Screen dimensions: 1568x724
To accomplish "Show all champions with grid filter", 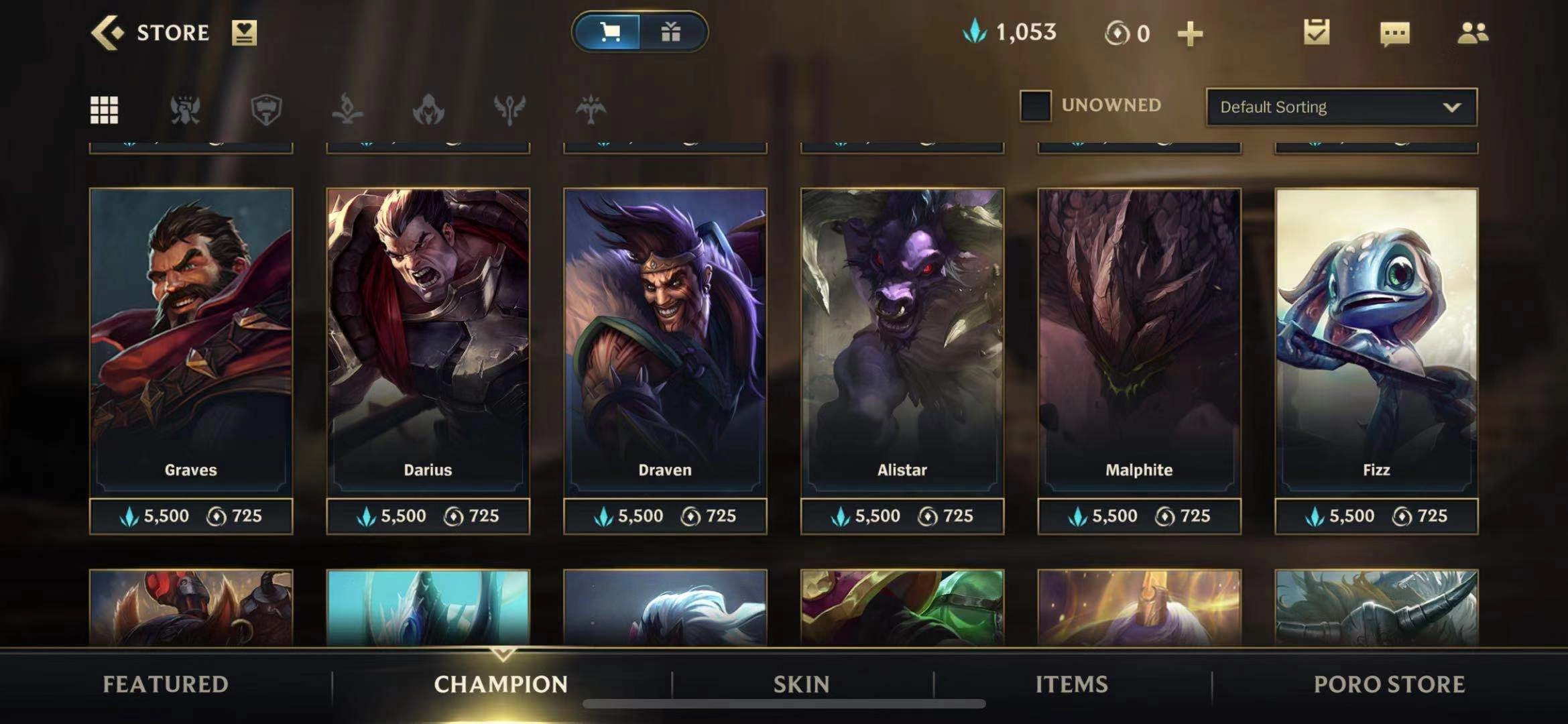I will click(x=104, y=109).
